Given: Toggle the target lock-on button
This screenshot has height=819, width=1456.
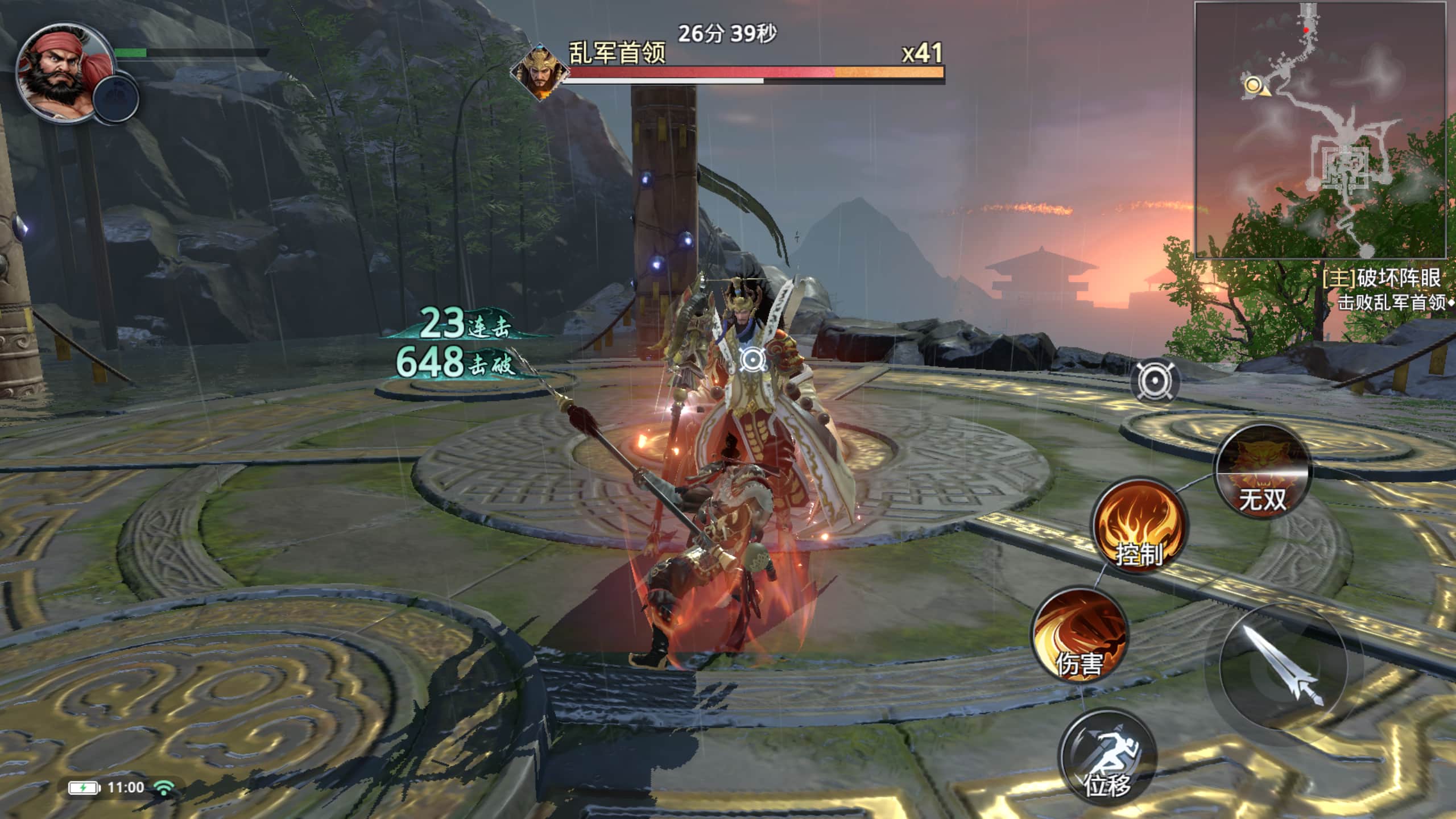Looking at the screenshot, I should pos(1155,382).
